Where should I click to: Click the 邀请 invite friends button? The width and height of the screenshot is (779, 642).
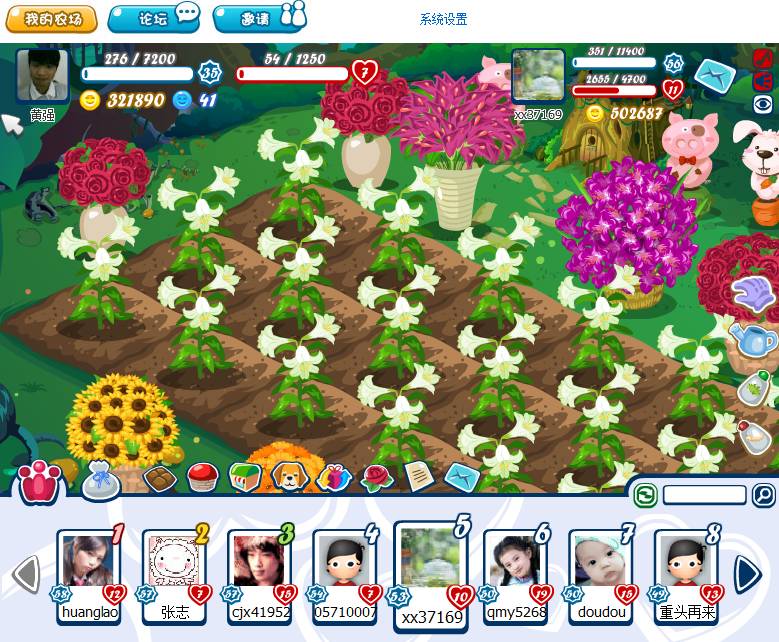[x=259, y=19]
